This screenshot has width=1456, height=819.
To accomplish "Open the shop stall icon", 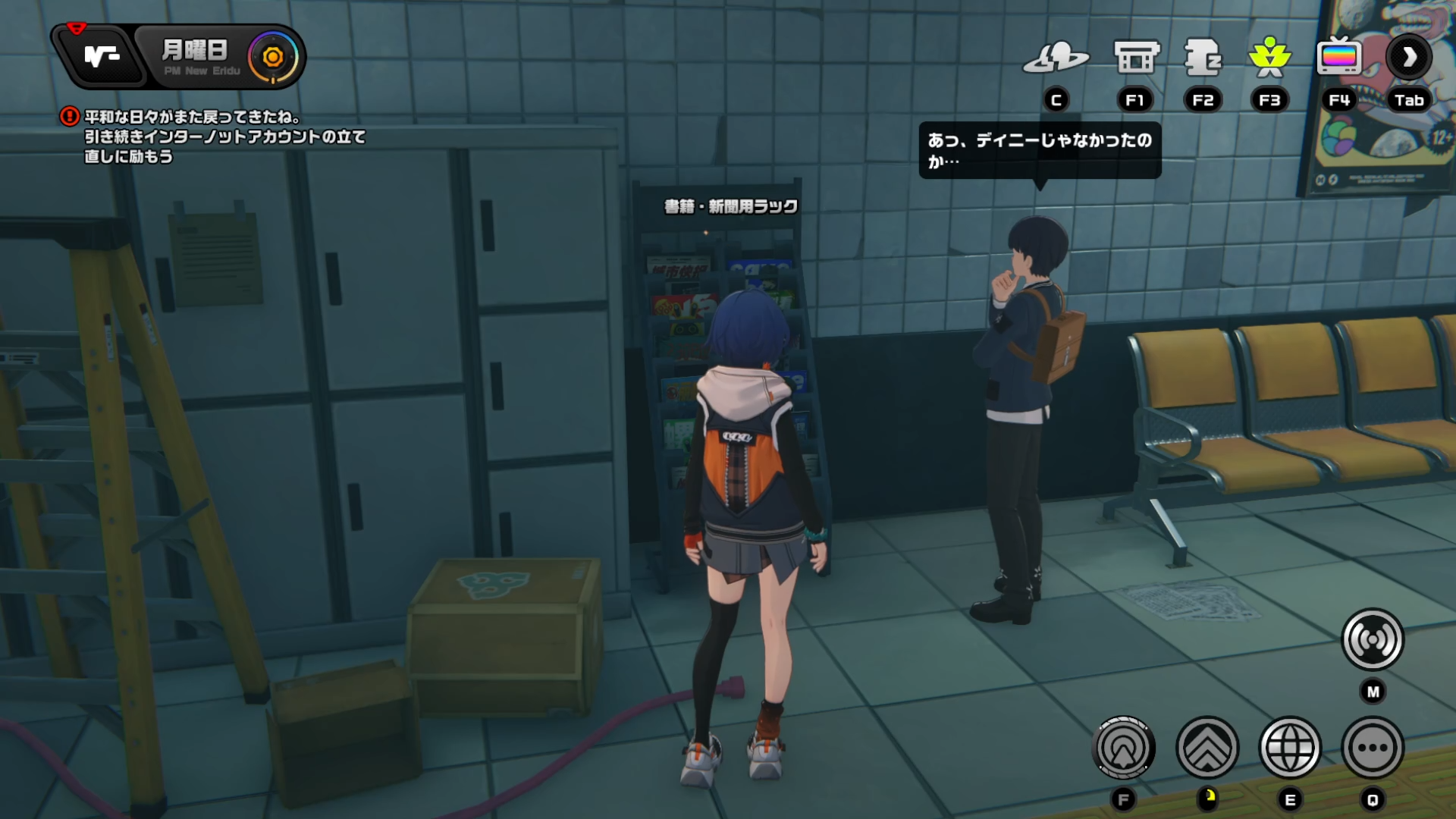I will coord(1136,58).
